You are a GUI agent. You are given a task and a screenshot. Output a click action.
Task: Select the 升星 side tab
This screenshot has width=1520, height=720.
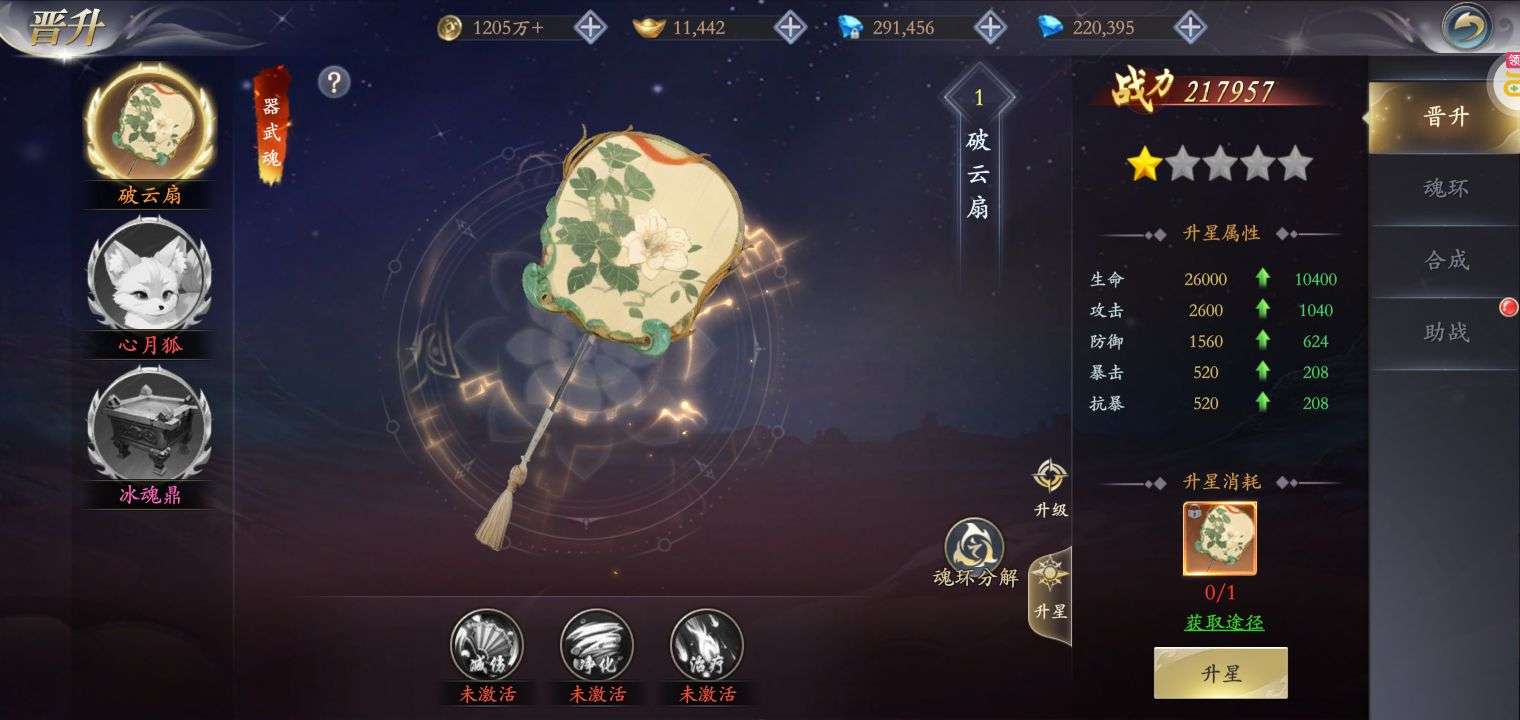[x=1050, y=590]
